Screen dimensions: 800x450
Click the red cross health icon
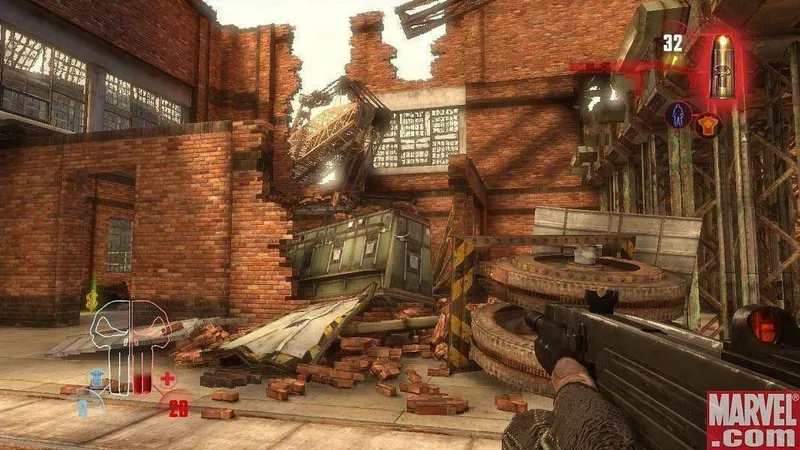168,379
